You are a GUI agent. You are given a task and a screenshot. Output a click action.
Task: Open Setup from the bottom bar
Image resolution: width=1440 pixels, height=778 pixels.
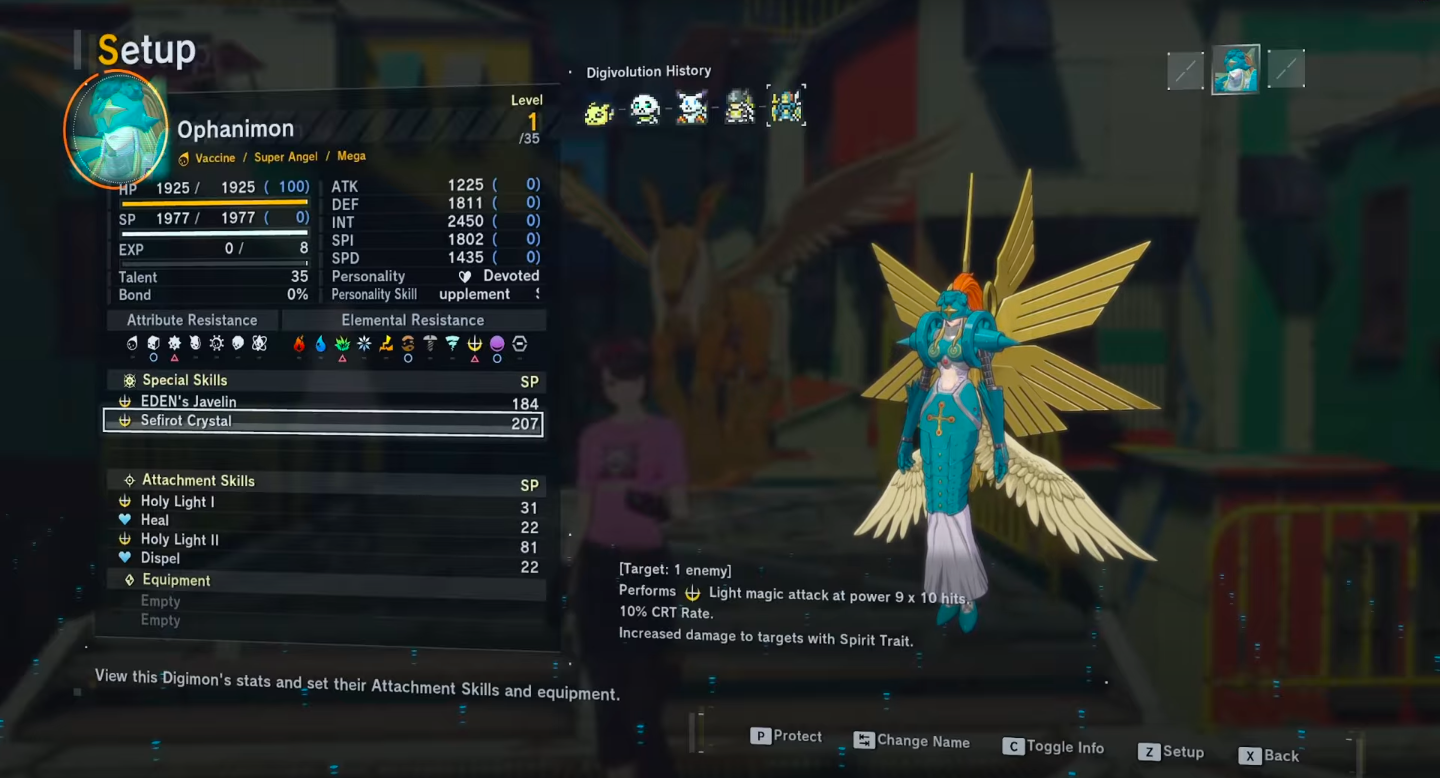(1171, 752)
